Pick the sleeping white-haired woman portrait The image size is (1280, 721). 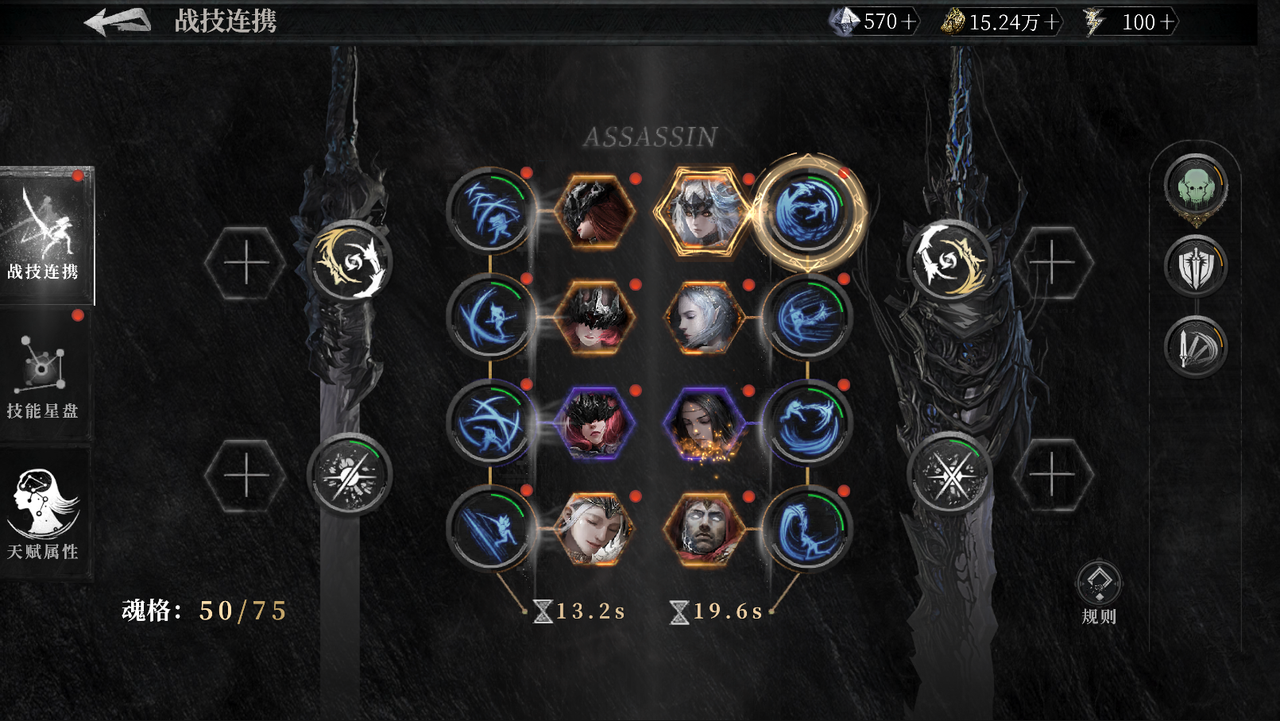coord(594,527)
